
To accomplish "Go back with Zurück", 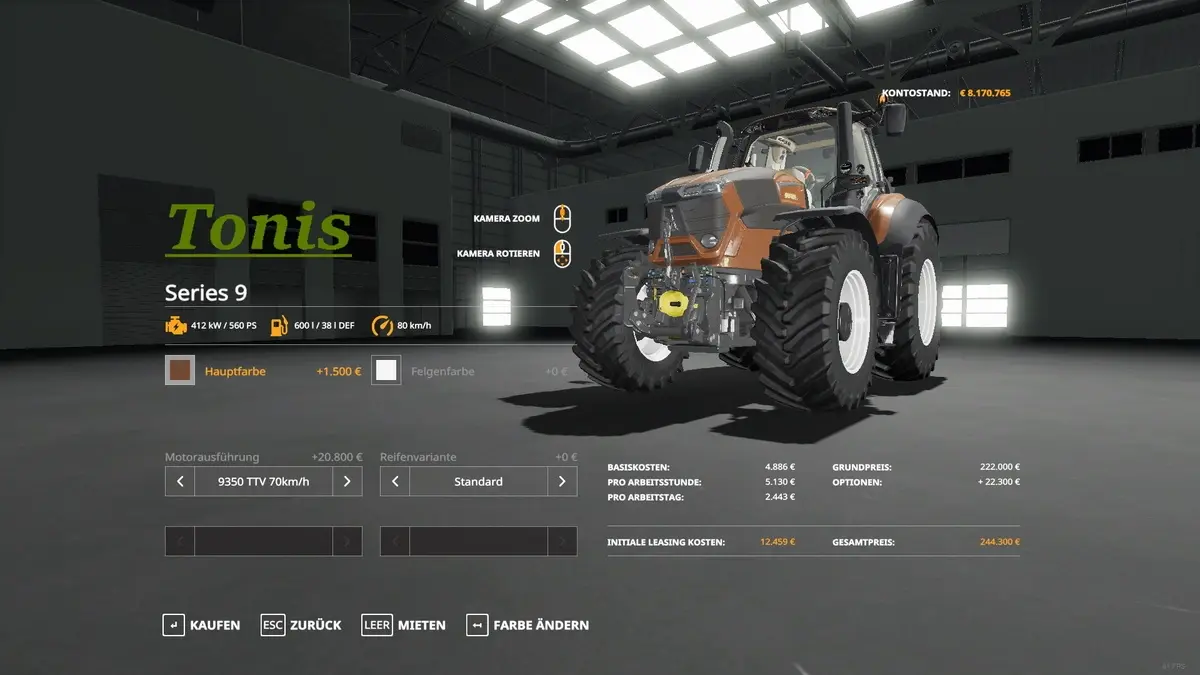I will coord(301,625).
